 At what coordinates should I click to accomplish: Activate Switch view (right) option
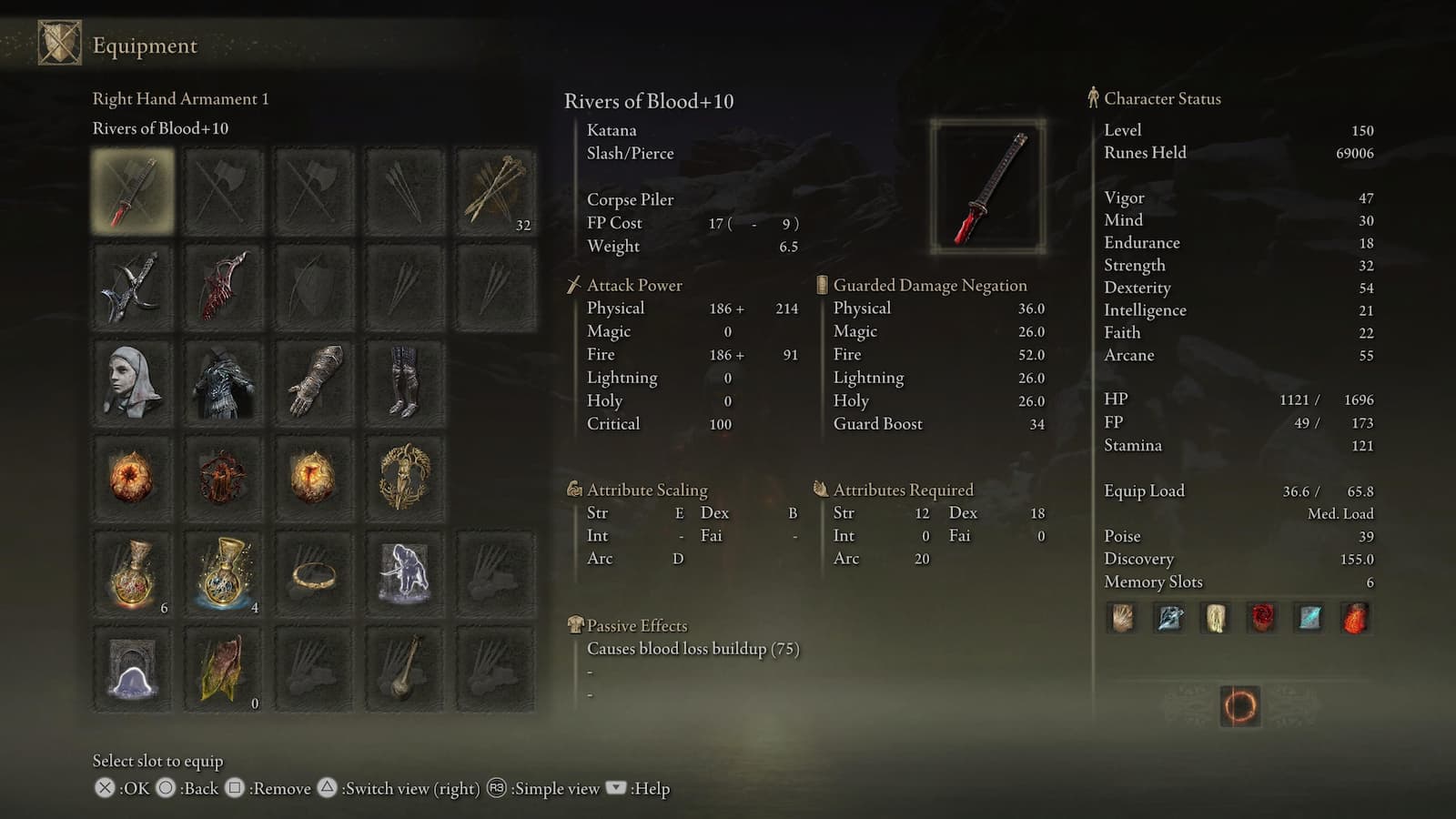(326, 788)
